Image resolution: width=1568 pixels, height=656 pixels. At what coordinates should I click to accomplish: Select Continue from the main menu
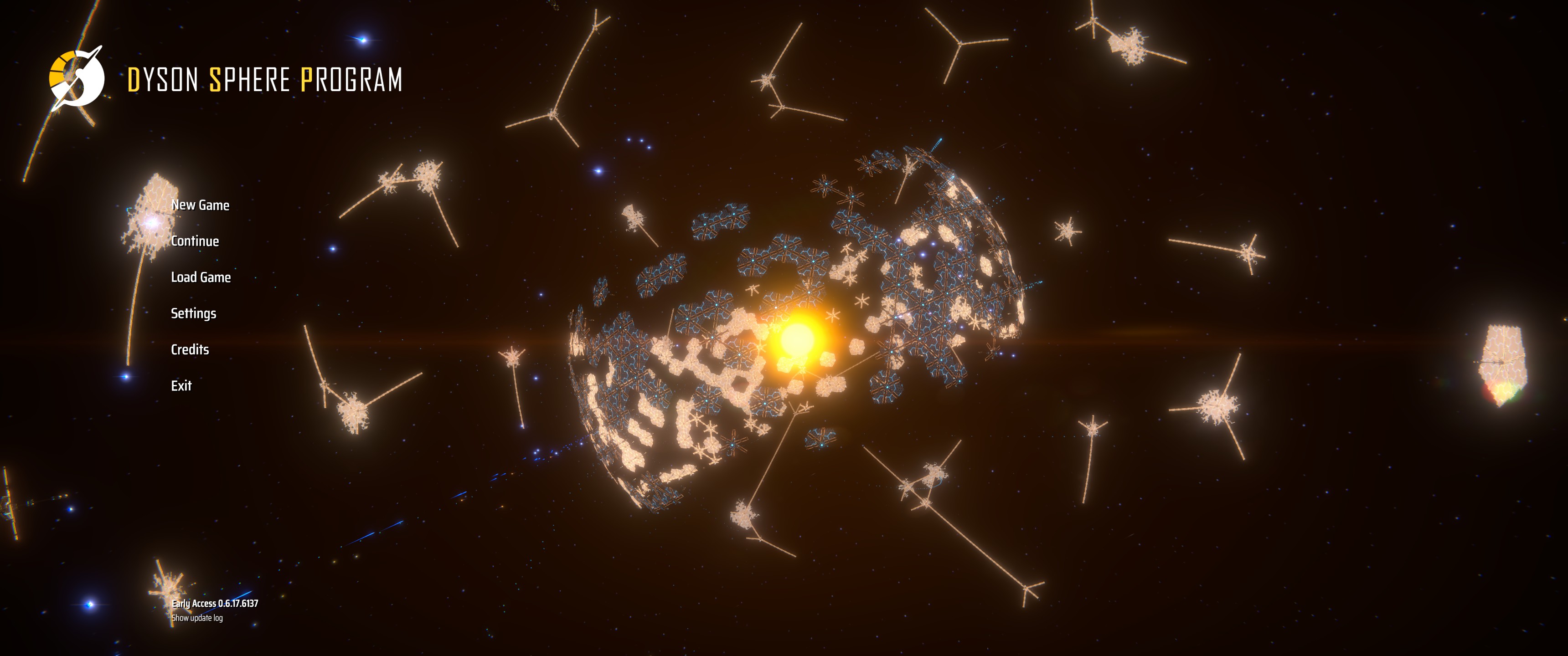click(195, 241)
